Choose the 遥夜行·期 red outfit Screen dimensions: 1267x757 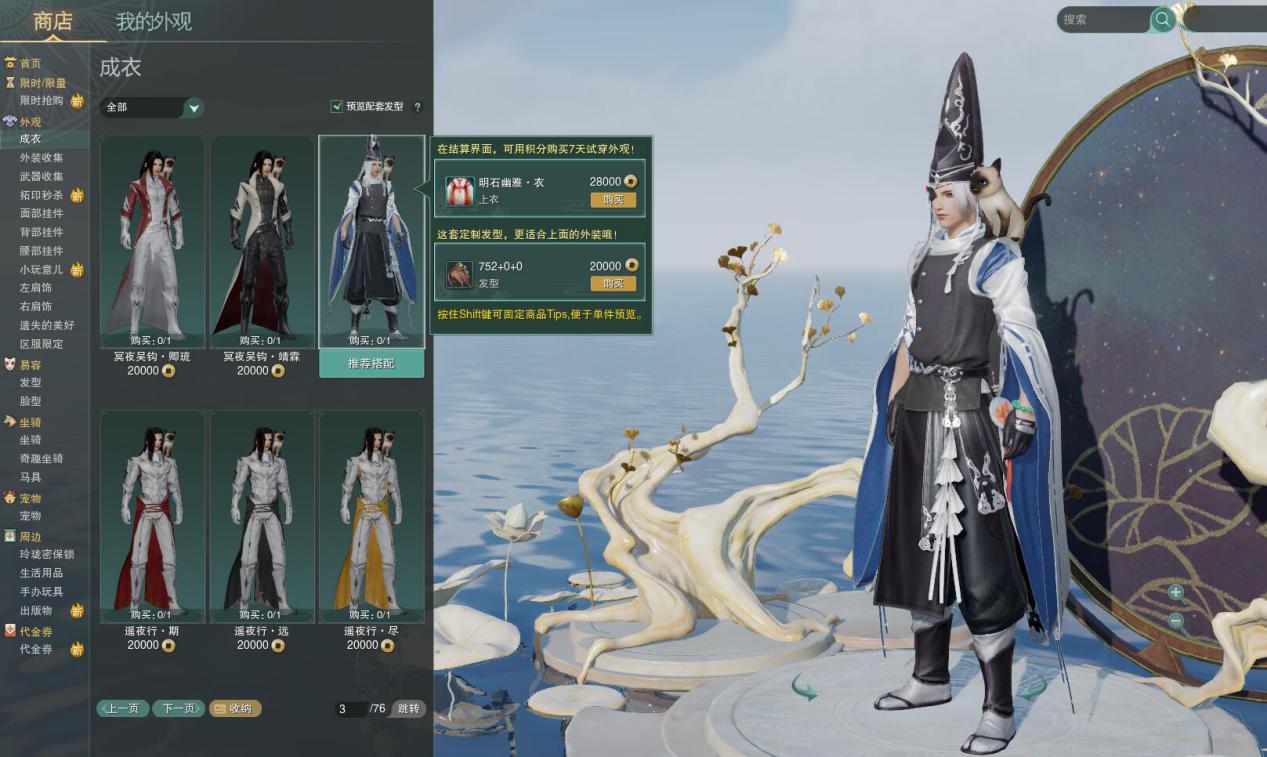(152, 516)
